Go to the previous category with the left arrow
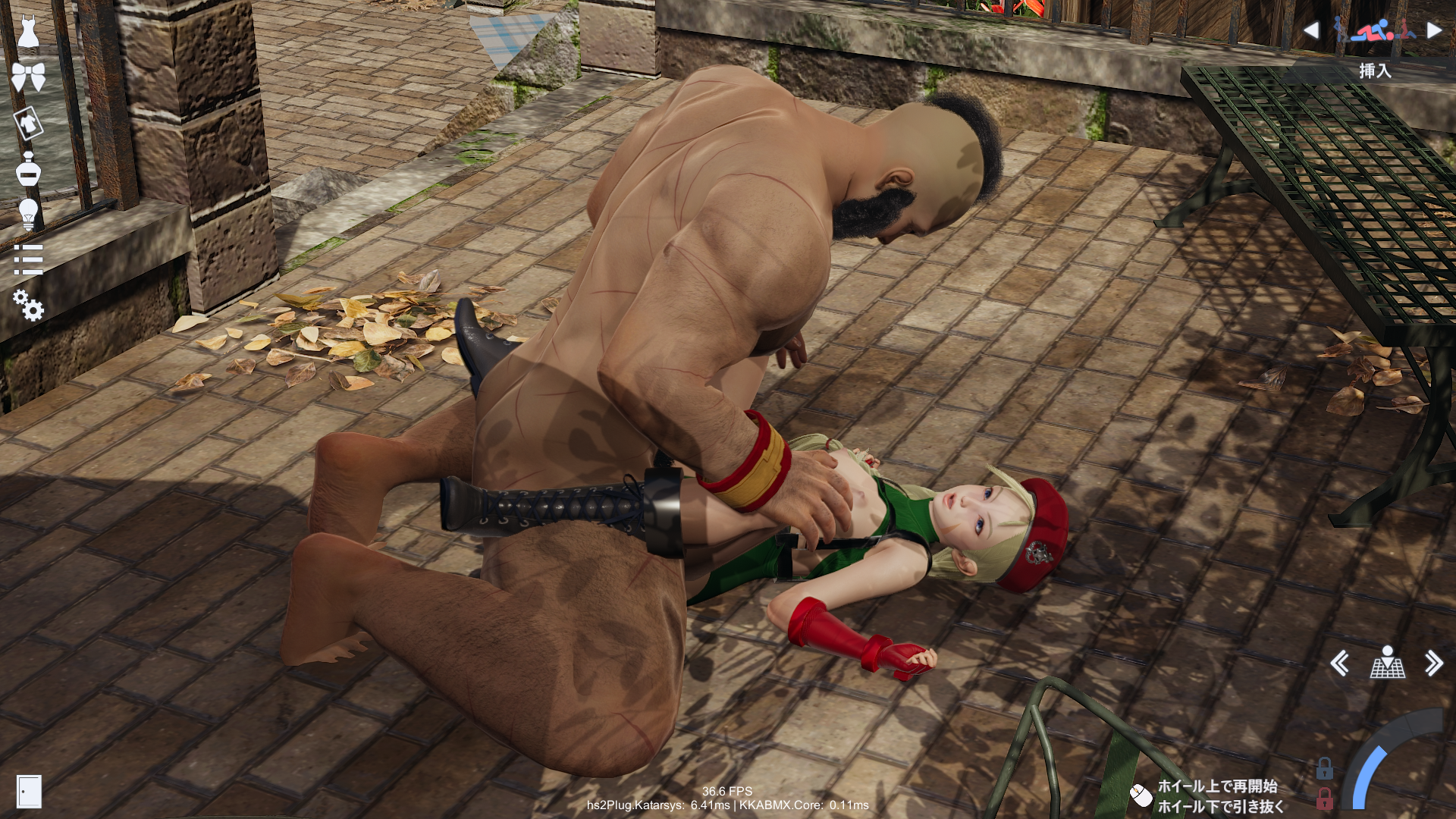1456x819 pixels. (x=1311, y=30)
